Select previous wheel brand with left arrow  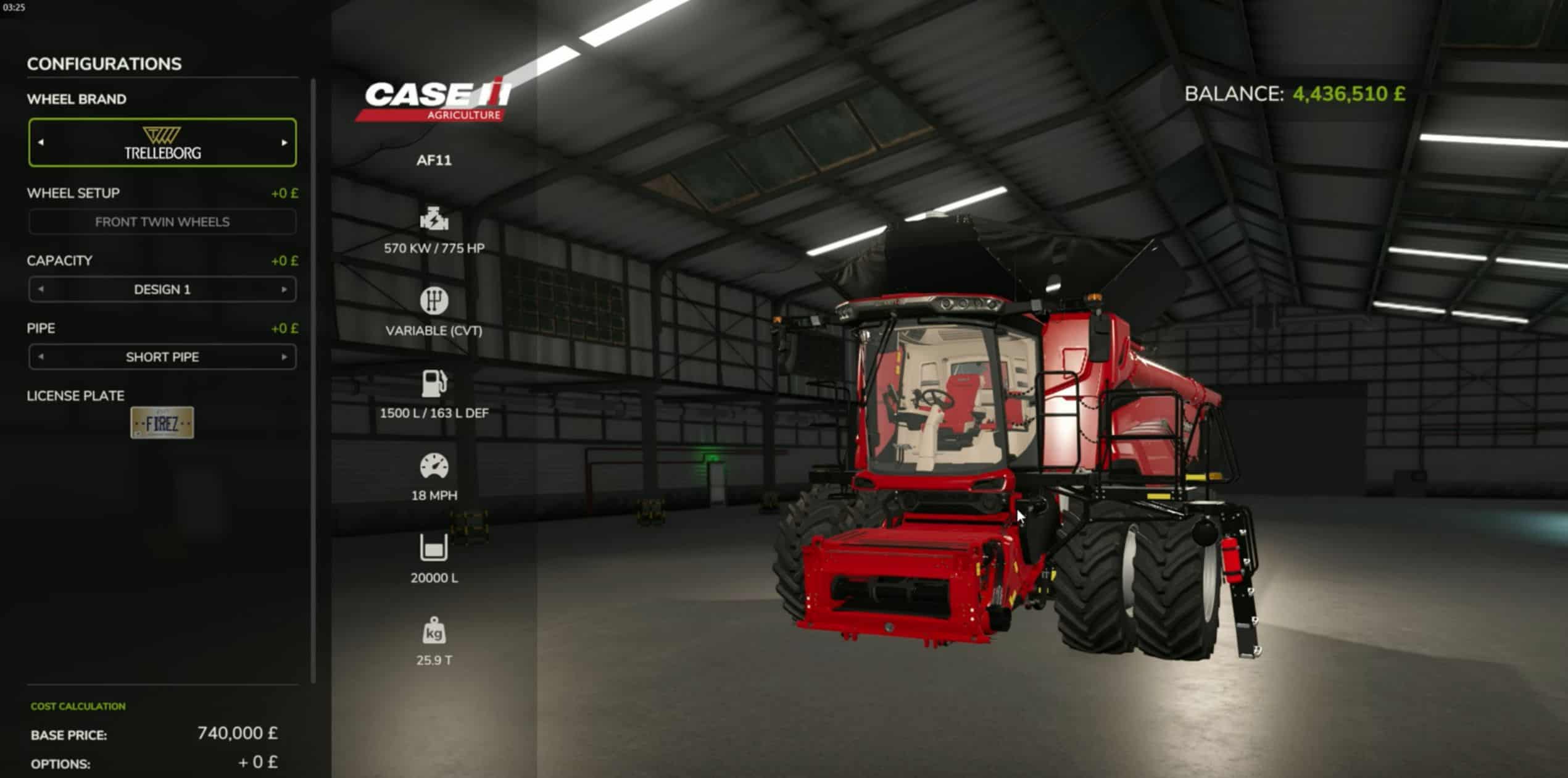point(41,142)
